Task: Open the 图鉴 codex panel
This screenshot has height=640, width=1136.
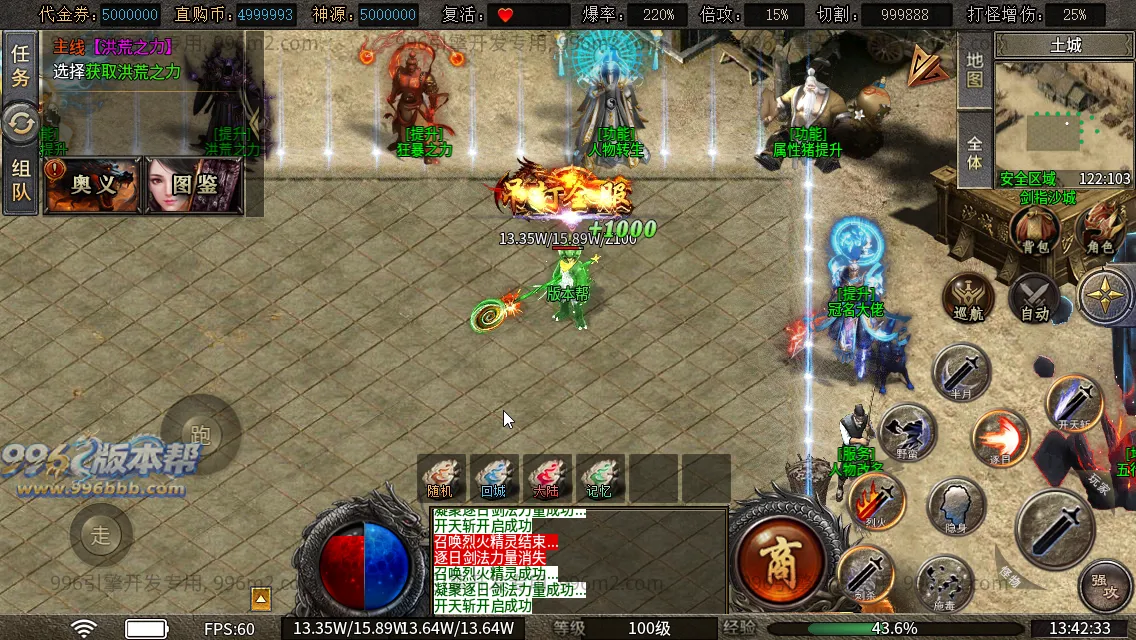Action: click(194, 185)
